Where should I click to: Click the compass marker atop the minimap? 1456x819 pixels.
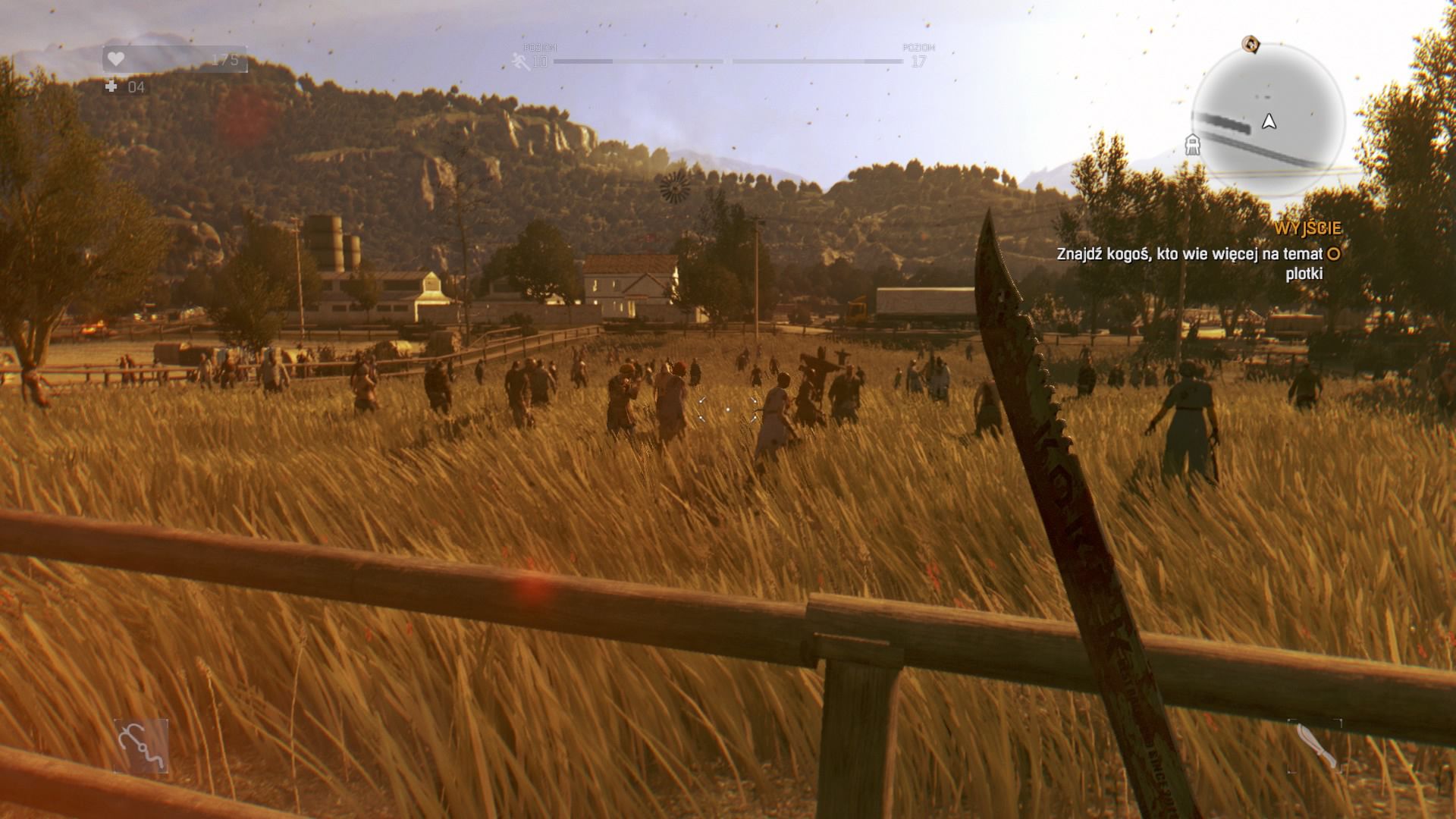pyautogui.click(x=1252, y=45)
